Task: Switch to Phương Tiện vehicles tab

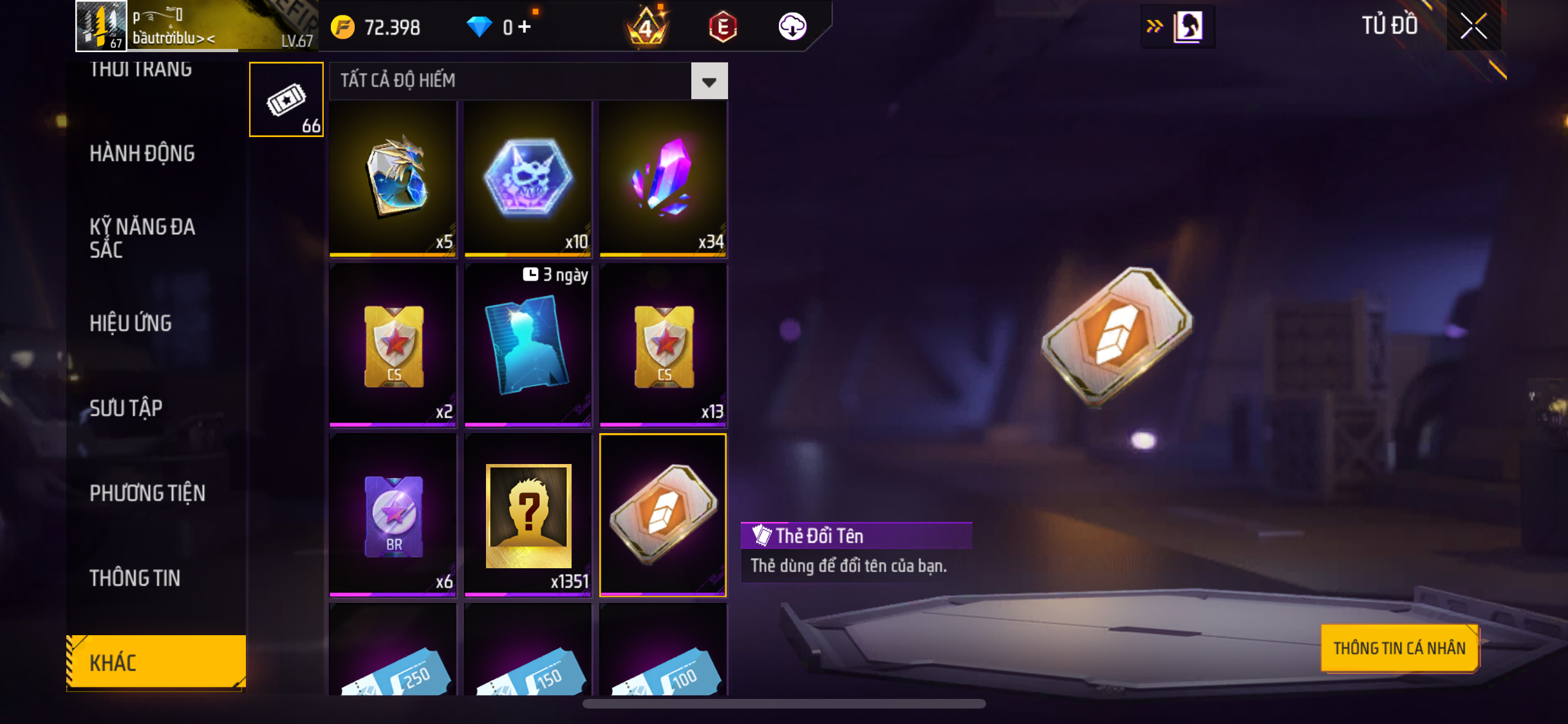Action: click(x=147, y=493)
